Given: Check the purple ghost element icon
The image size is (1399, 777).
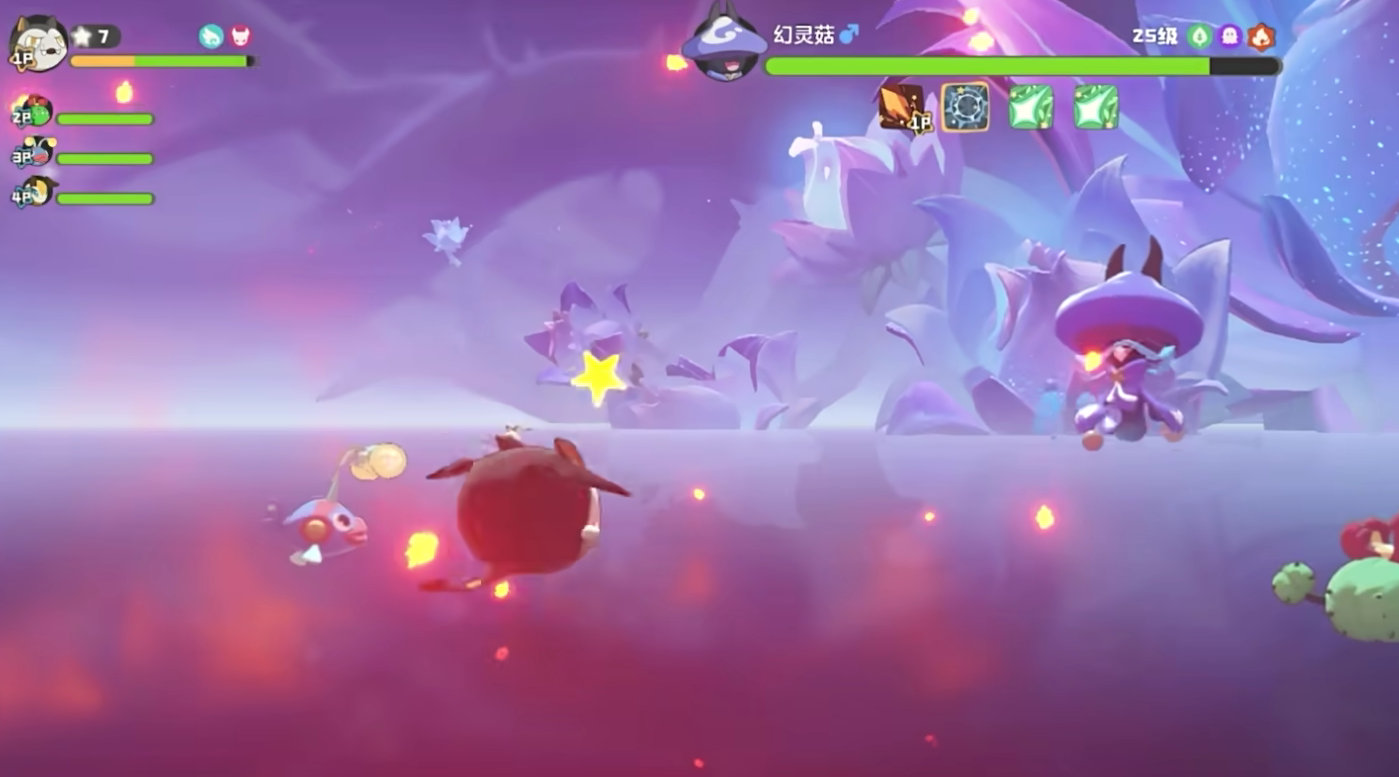Looking at the screenshot, I should point(1230,37).
